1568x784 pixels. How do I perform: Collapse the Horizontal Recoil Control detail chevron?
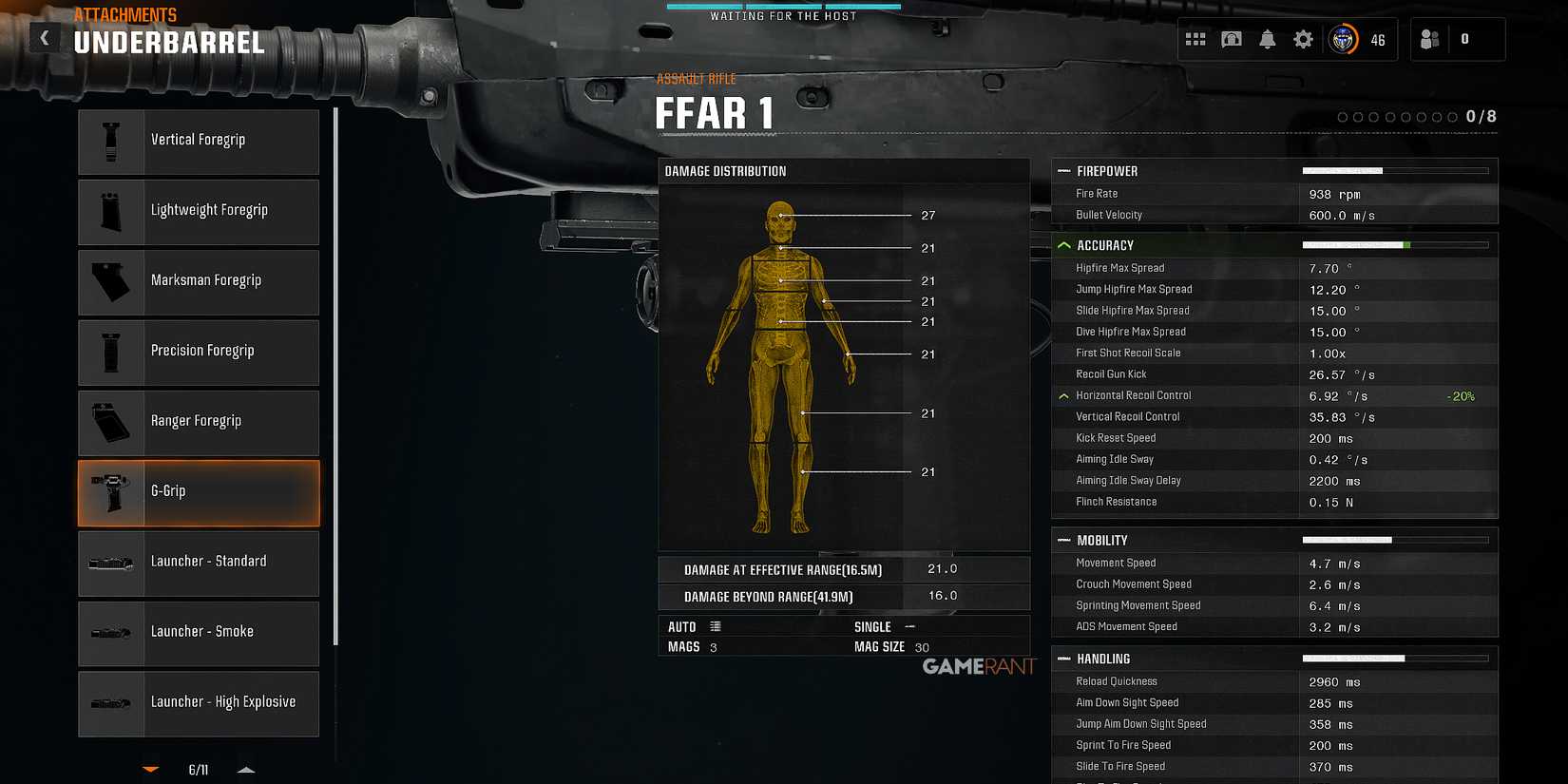pyautogui.click(x=1063, y=395)
